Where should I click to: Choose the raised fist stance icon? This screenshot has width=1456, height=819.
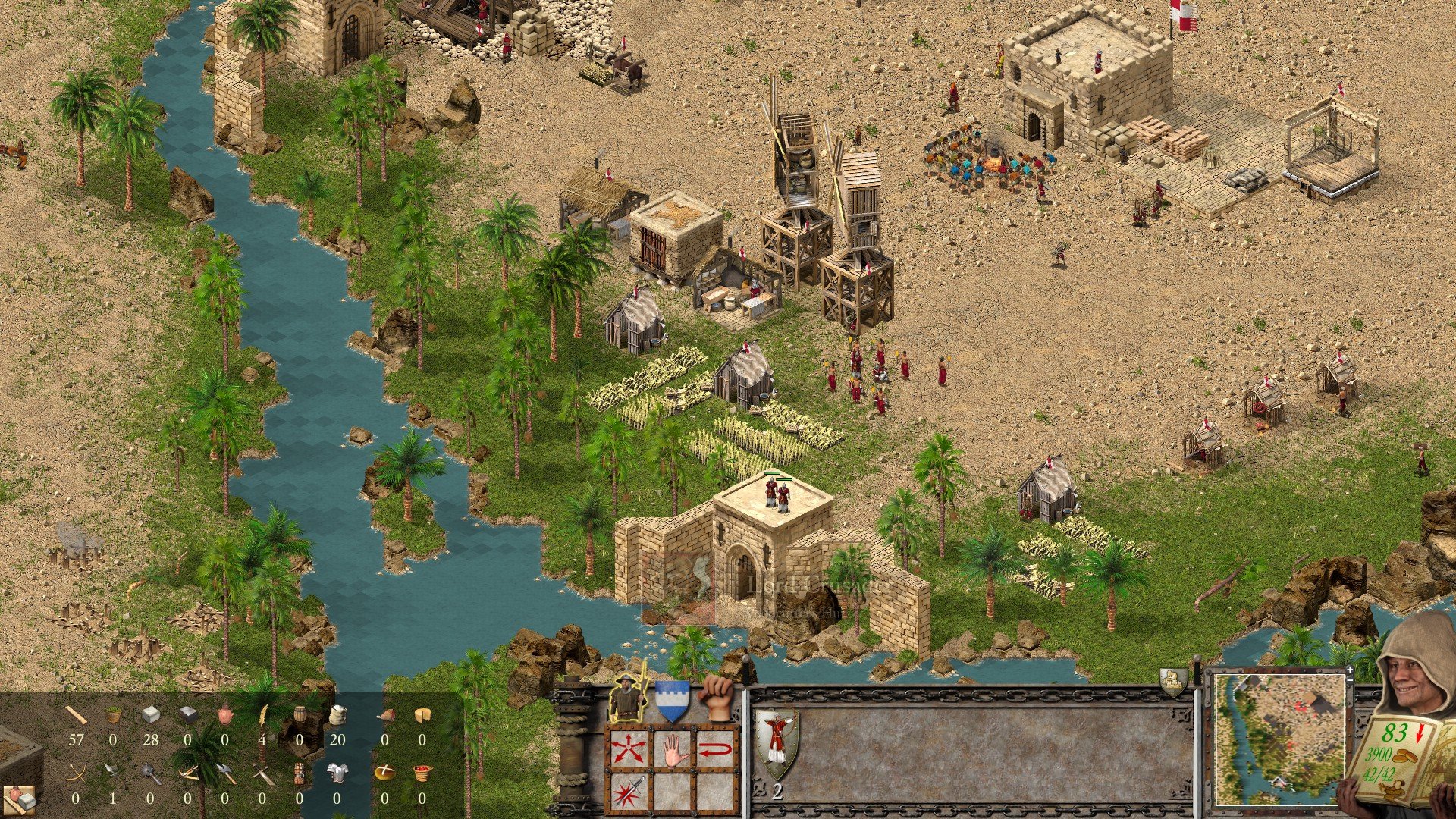(715, 696)
